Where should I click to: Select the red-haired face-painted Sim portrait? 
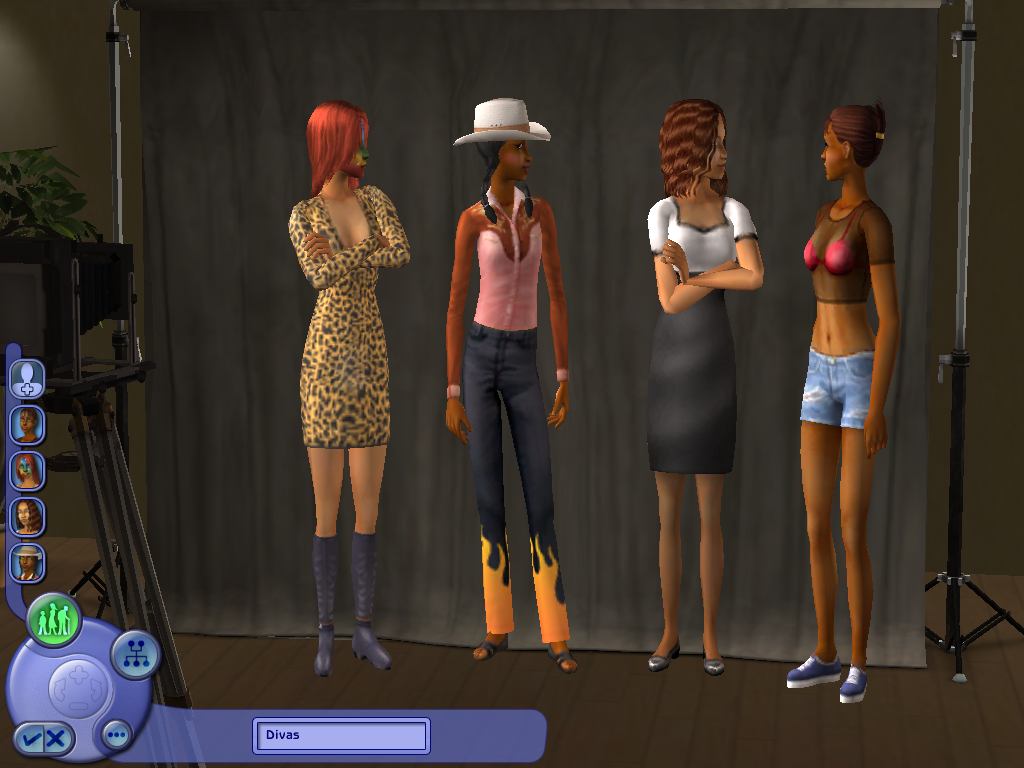tap(27, 470)
